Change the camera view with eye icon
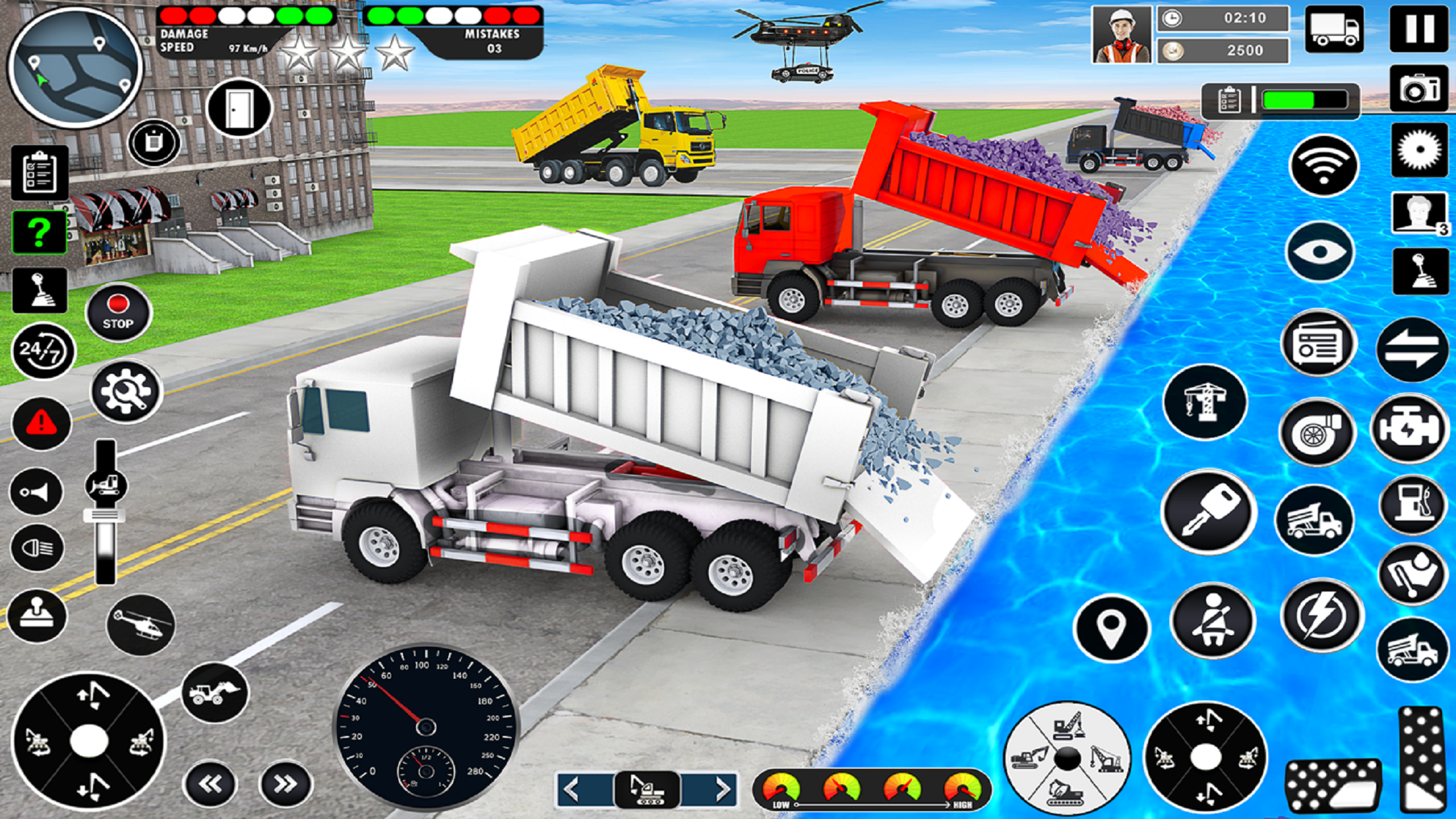Screen dimensions: 1456x819 pos(1319,252)
